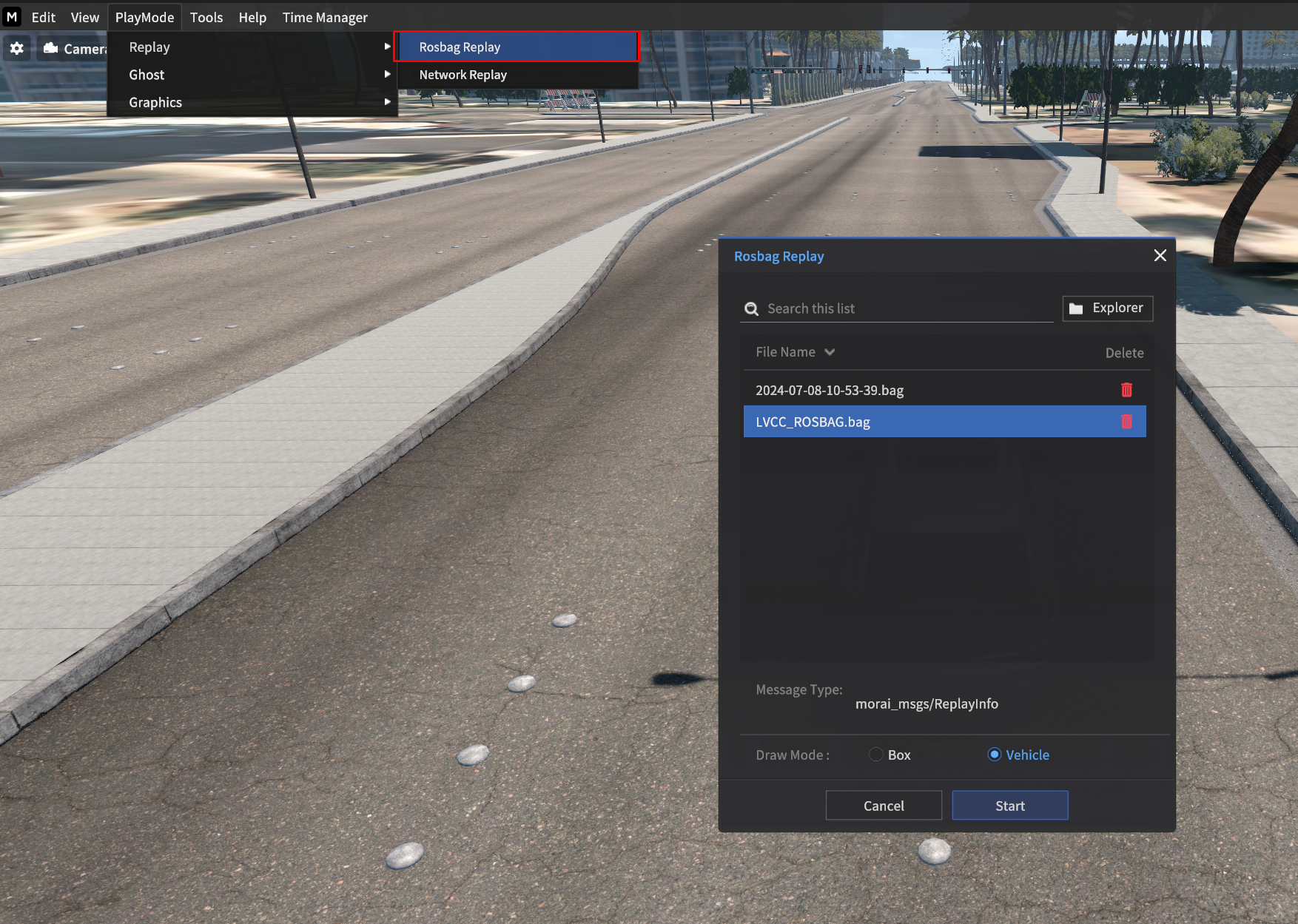Select the Box draw mode
Viewport: 1298px width, 924px height.
tap(876, 755)
